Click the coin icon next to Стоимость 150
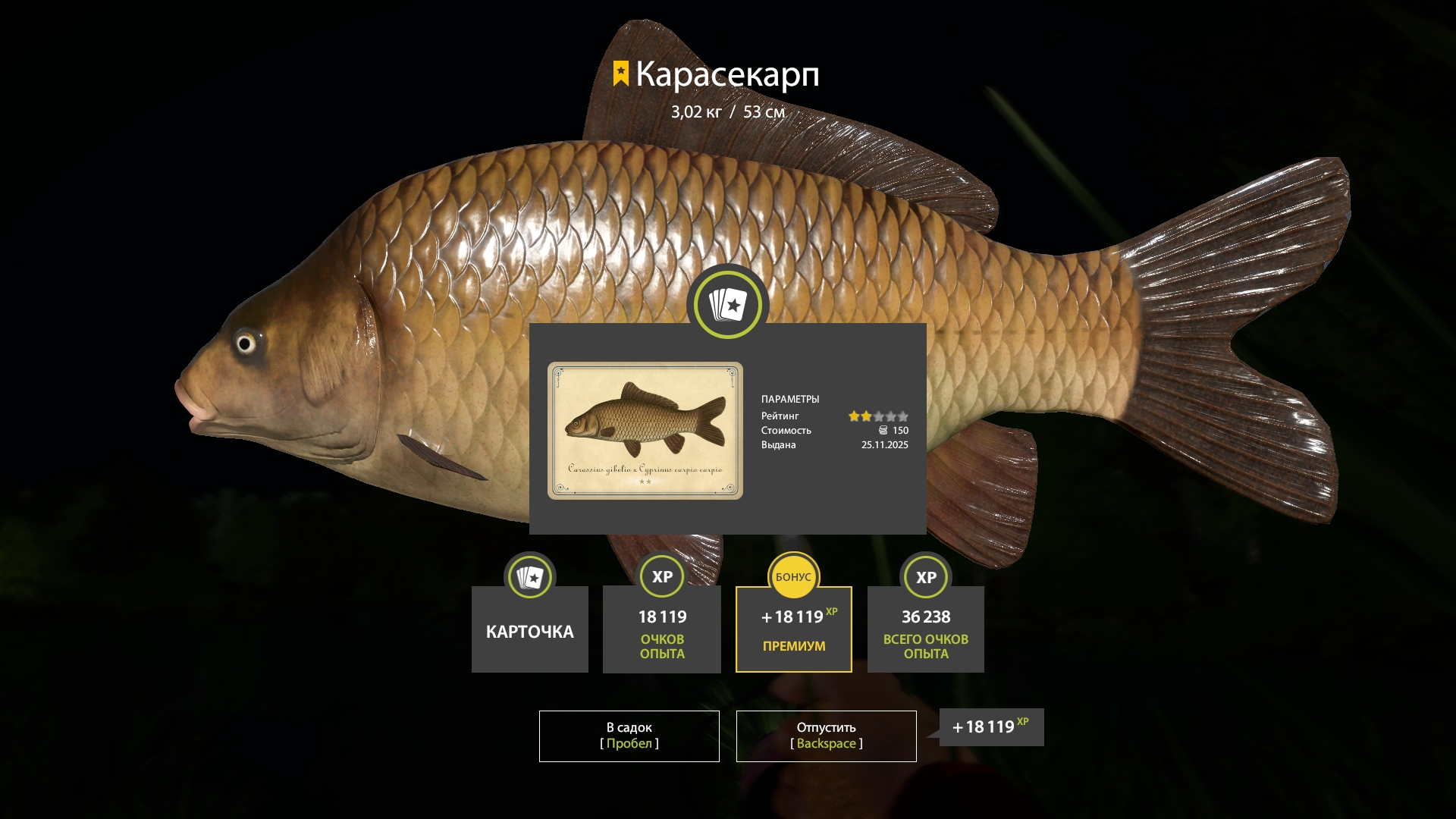 pos(884,431)
